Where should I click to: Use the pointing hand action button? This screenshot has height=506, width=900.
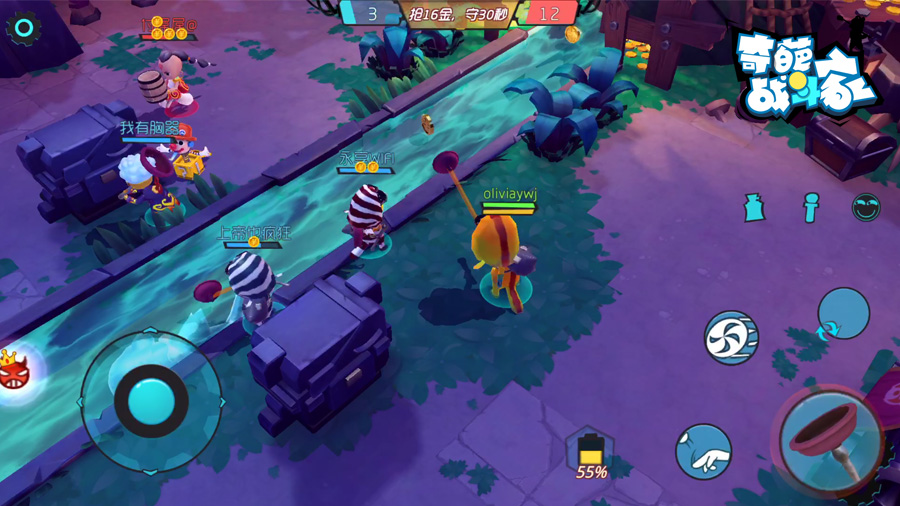point(703,452)
